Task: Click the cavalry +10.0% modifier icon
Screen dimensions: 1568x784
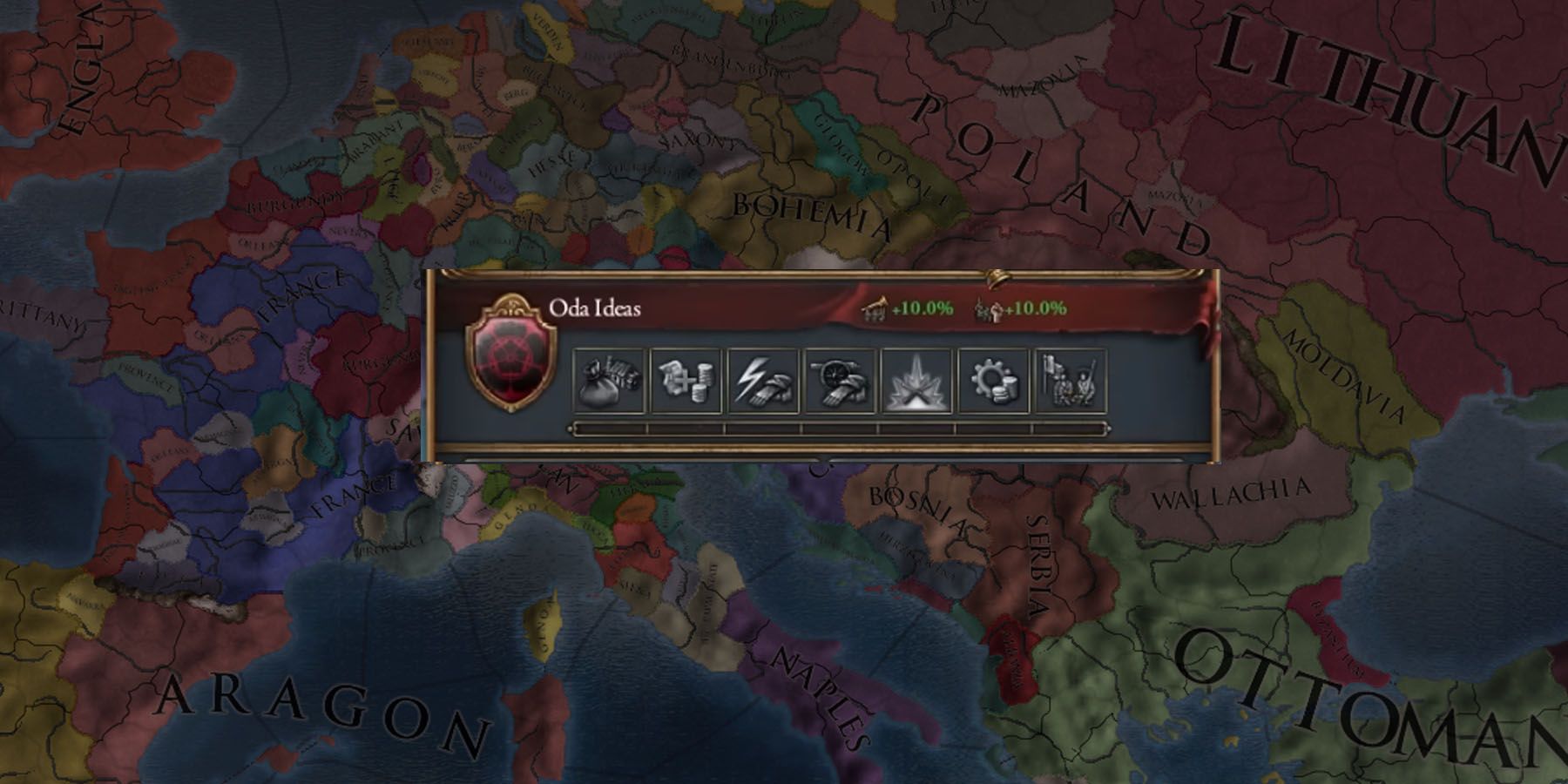Action: click(x=874, y=306)
